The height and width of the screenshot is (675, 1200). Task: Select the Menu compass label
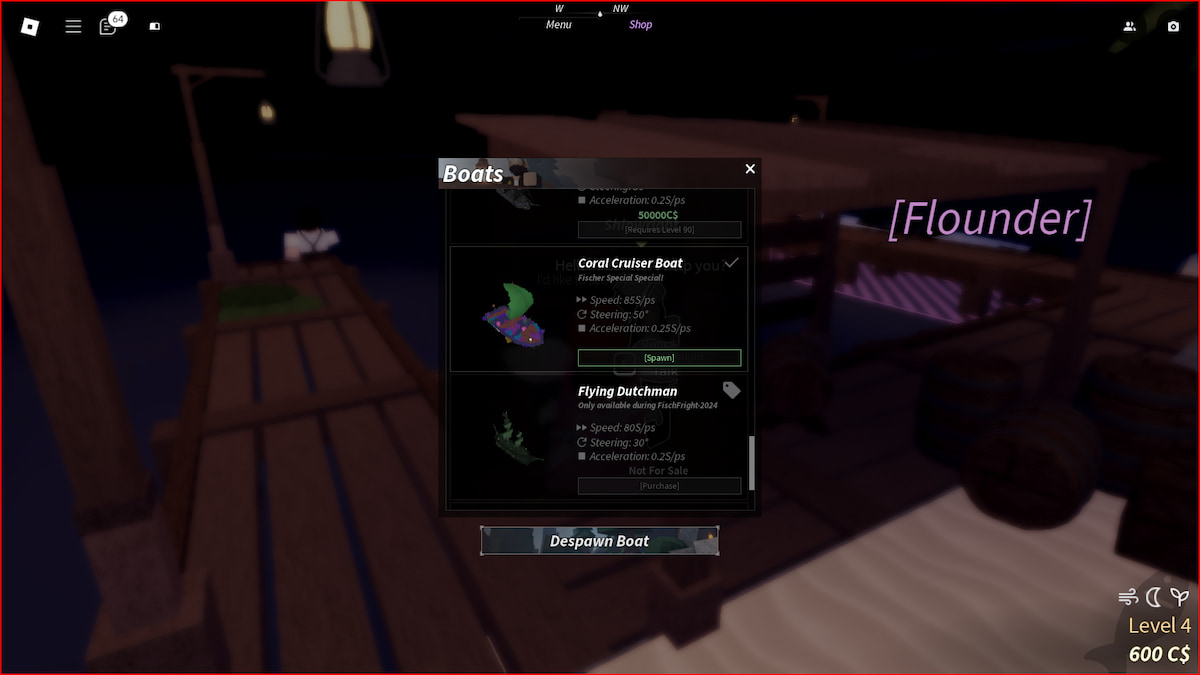559,25
